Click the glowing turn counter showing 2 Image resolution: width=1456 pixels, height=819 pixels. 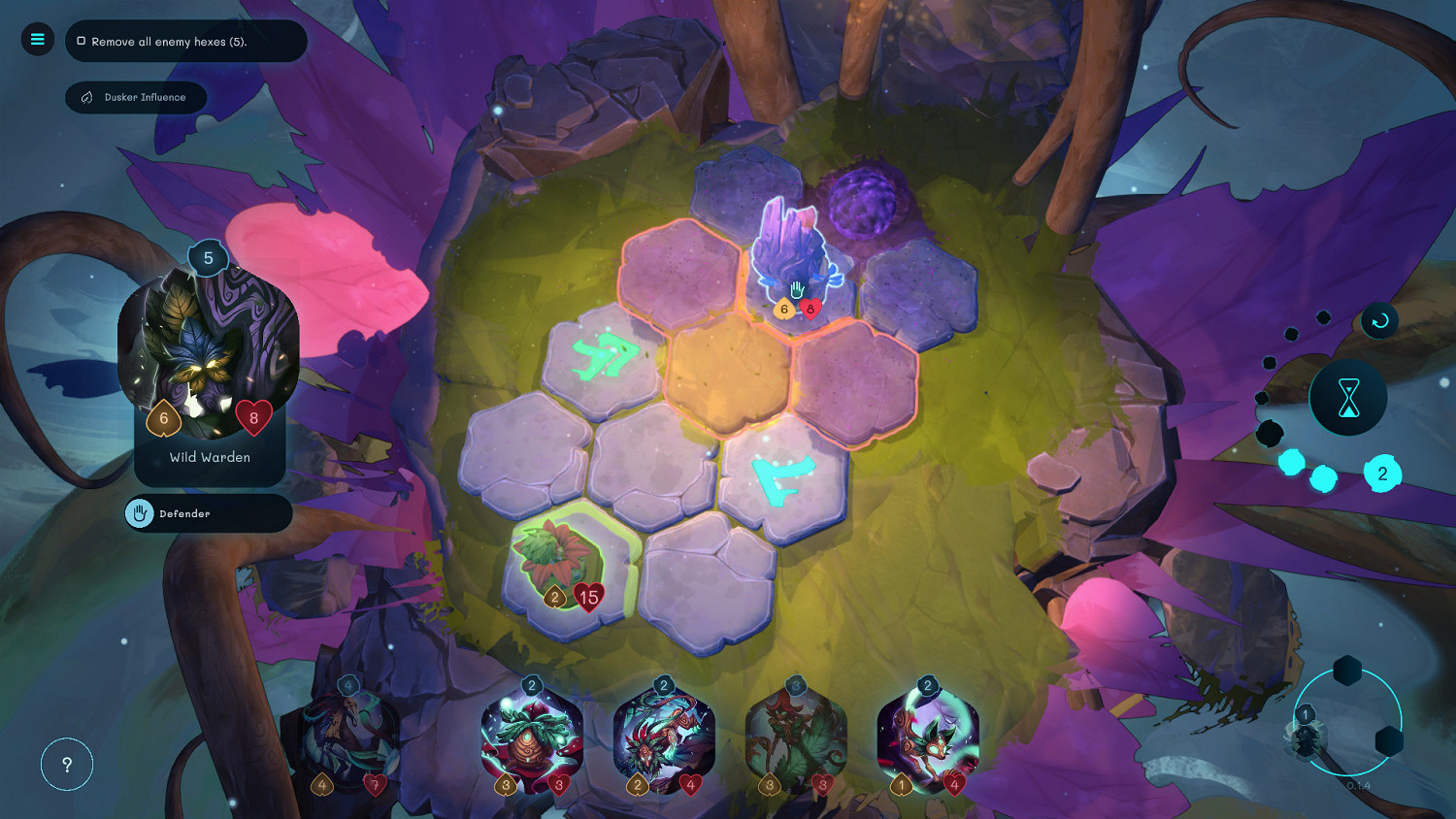coord(1382,474)
